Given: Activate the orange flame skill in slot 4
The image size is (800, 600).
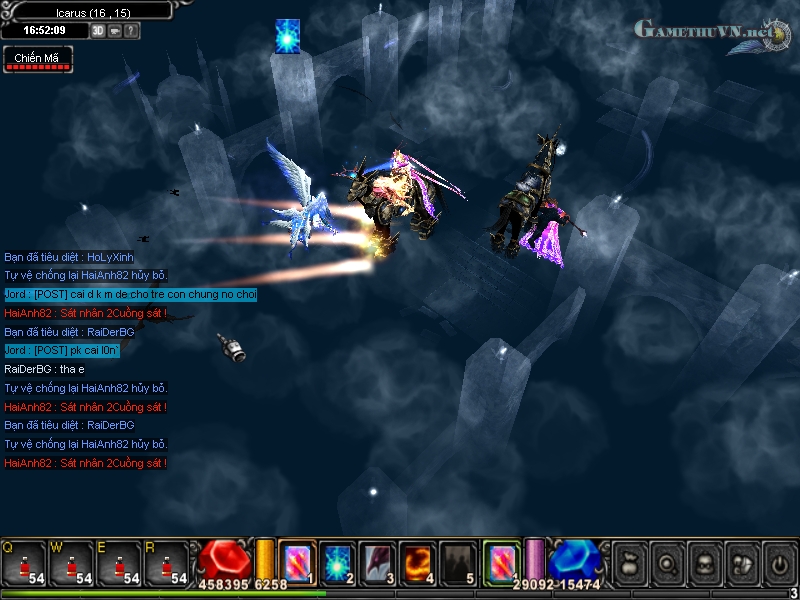Looking at the screenshot, I should tap(419, 561).
